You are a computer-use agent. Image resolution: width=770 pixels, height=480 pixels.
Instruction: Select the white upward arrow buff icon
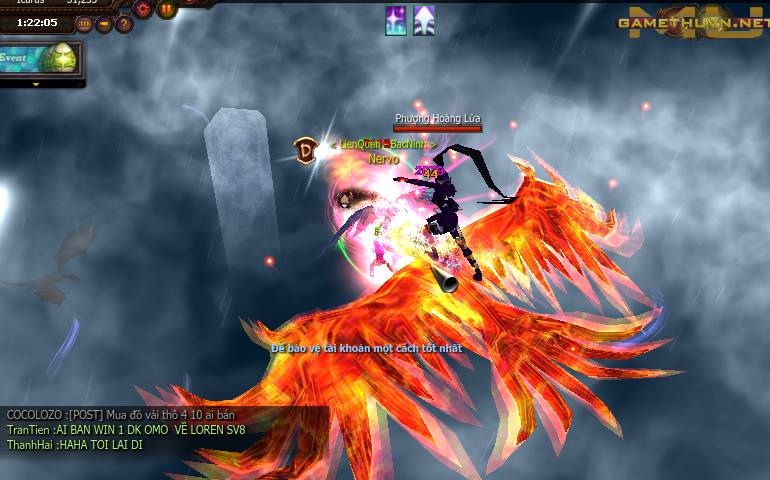424,20
